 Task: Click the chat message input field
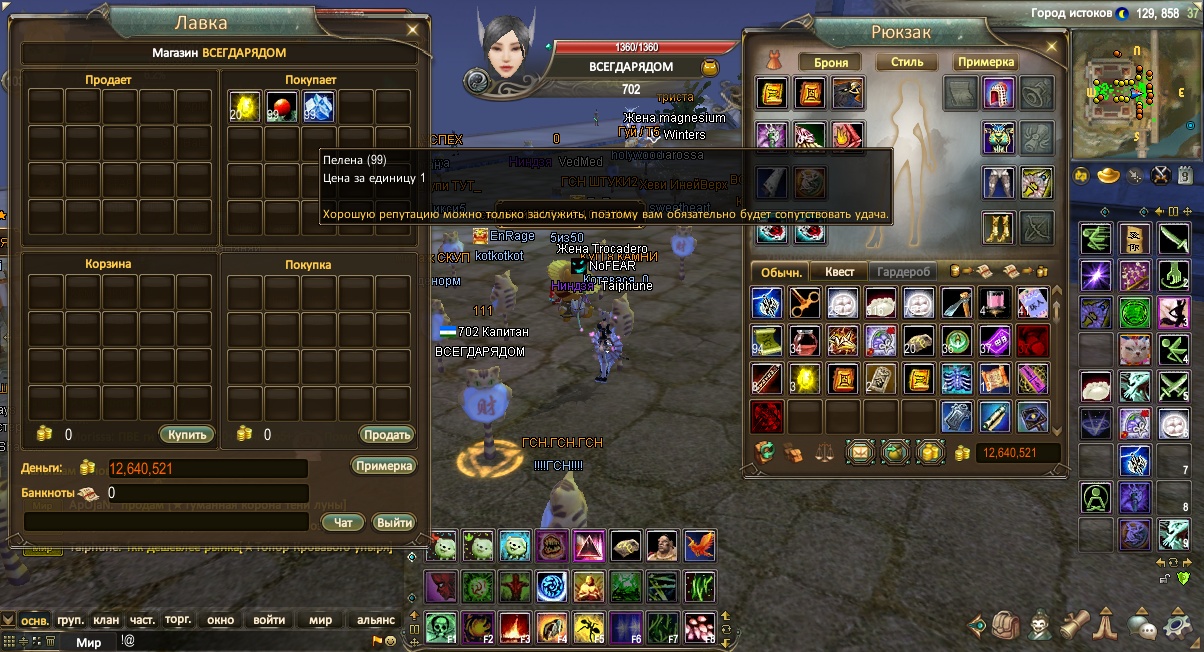(250, 641)
